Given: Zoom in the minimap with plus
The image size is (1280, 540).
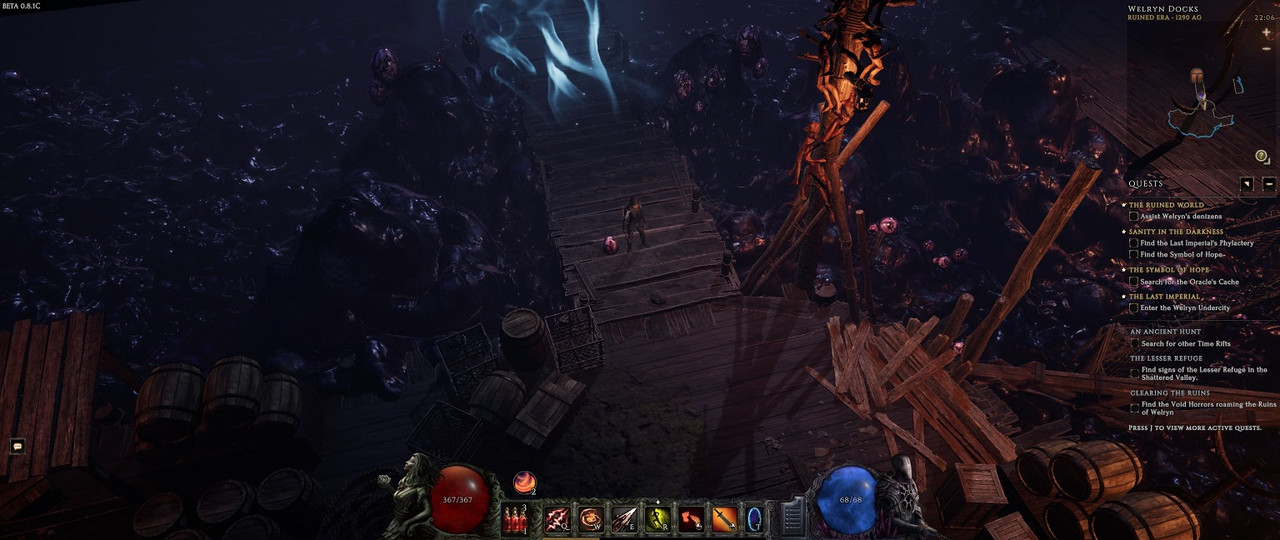Looking at the screenshot, I should coord(1266,33).
